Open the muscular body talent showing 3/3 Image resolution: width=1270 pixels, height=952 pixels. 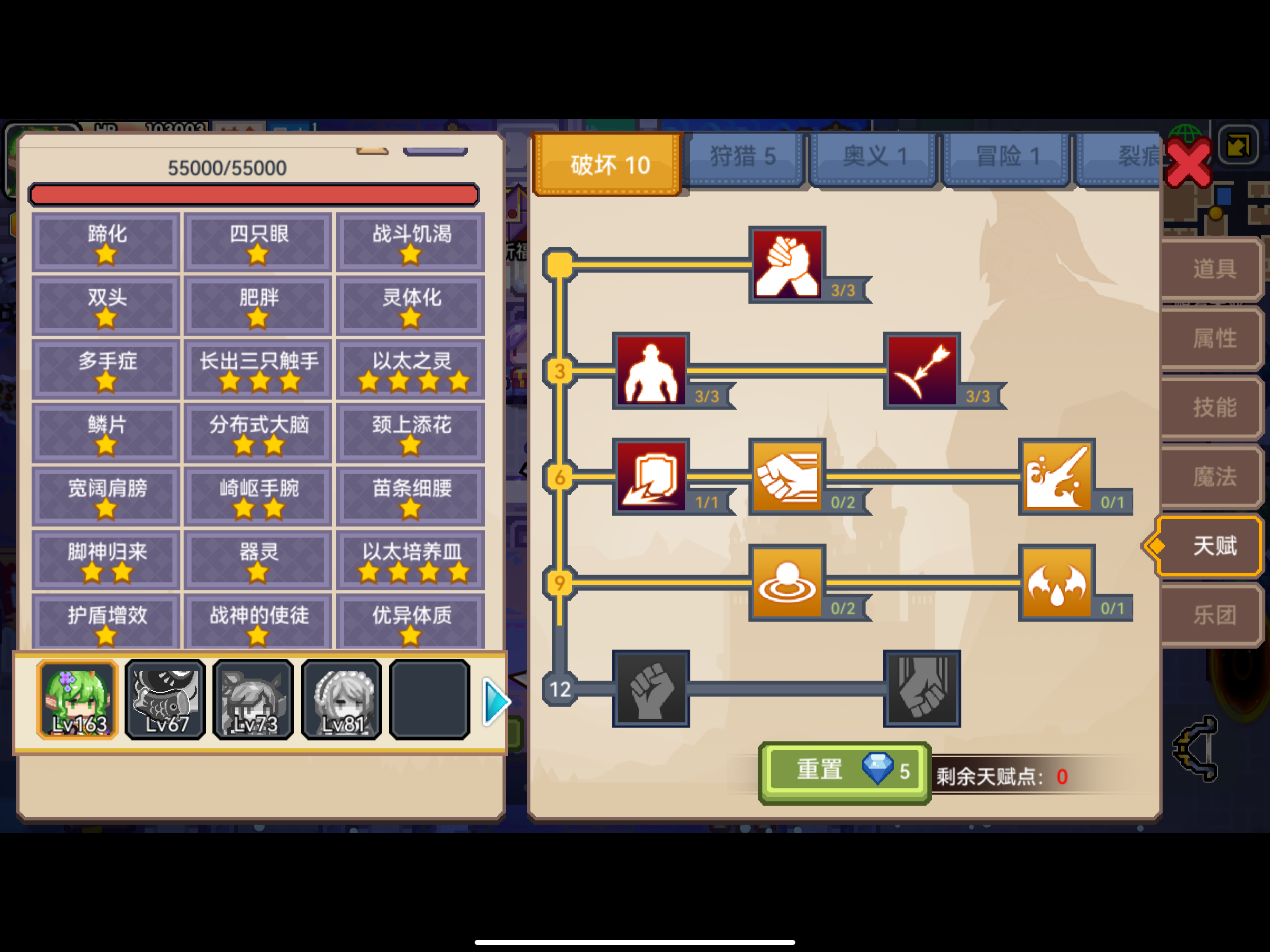tap(650, 370)
